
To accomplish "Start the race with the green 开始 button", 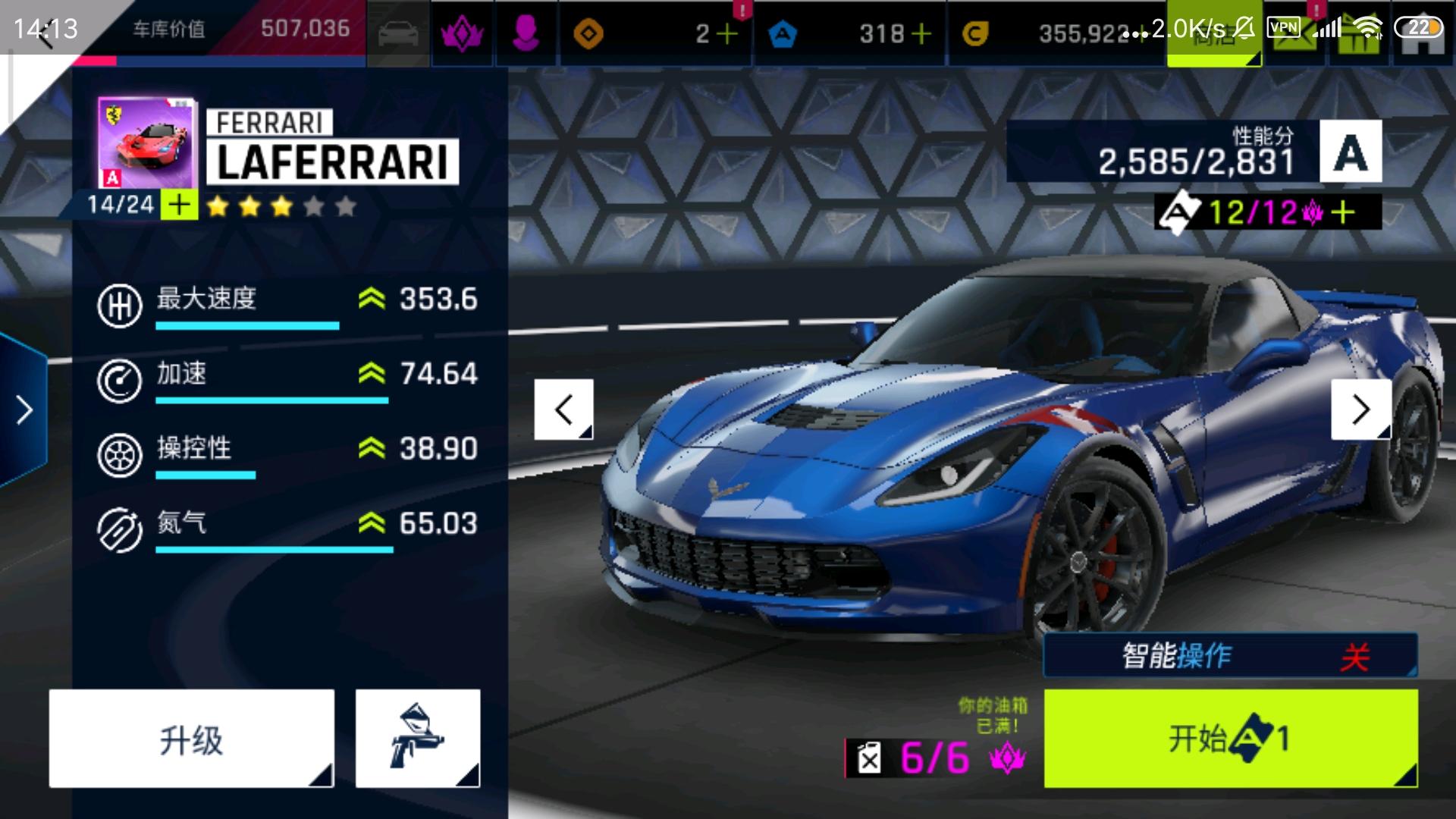I will click(x=1230, y=738).
